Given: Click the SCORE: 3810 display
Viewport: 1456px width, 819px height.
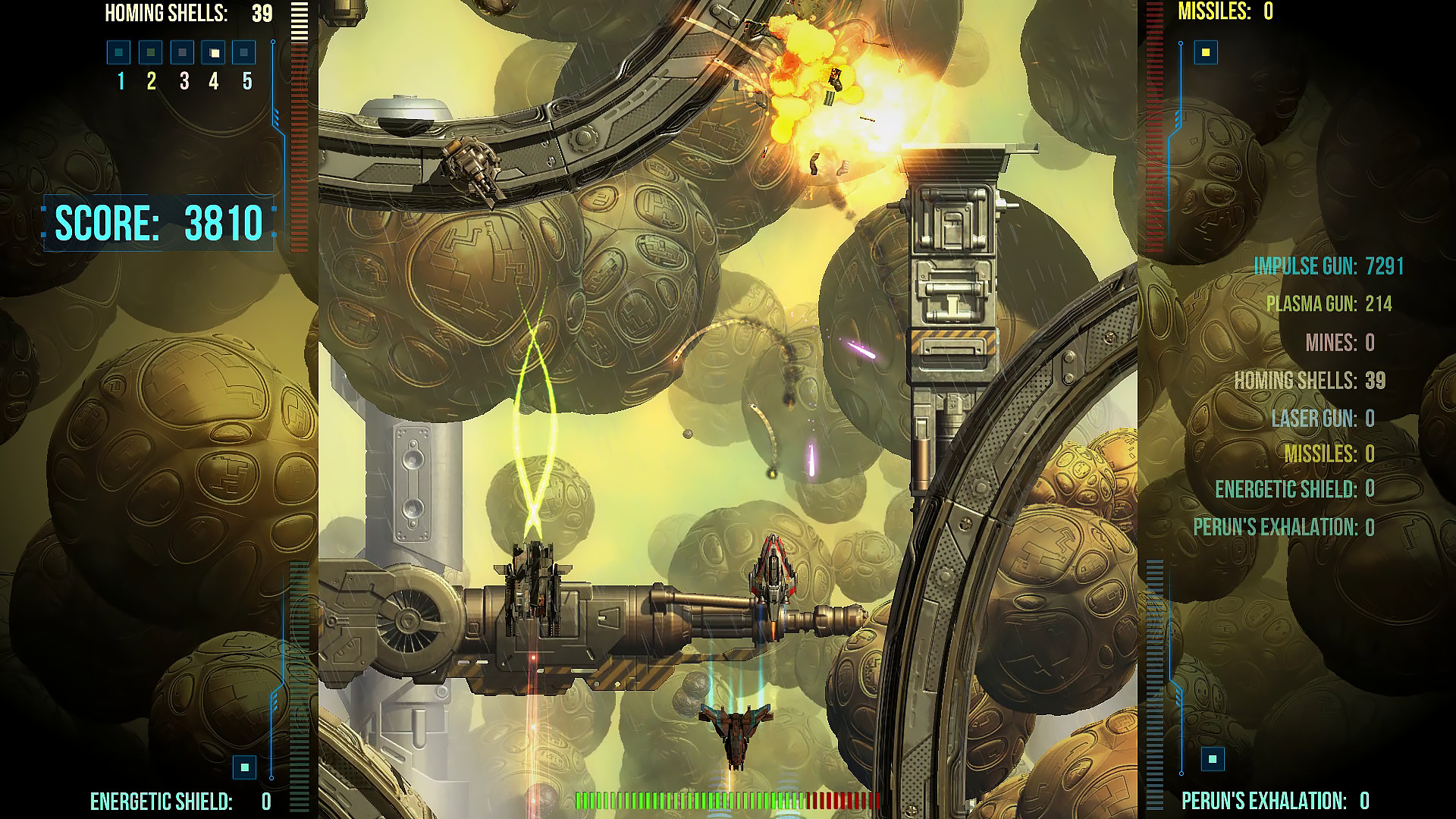Looking at the screenshot, I should [159, 222].
